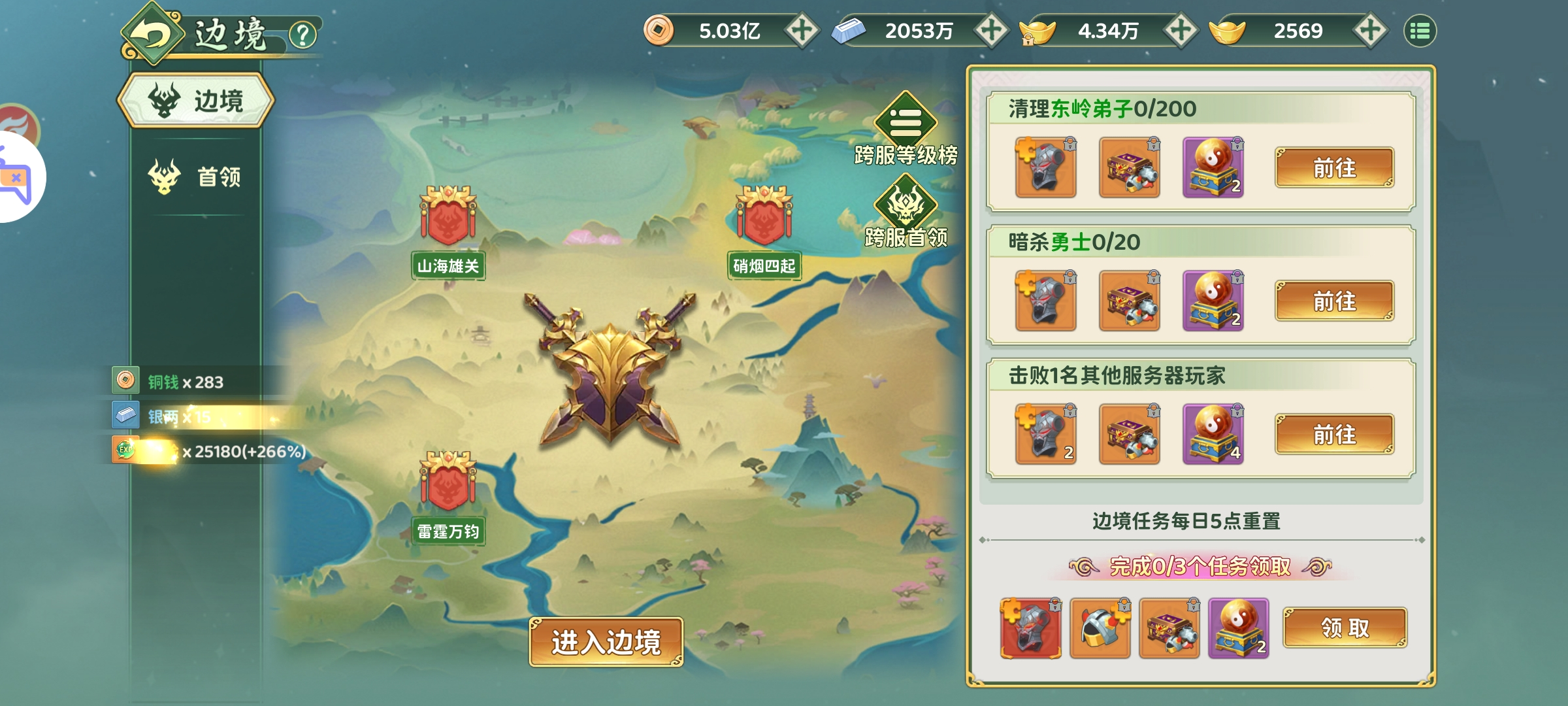Inspect the yellow helmet reward in bottom row
1568x706 pixels.
click(x=1100, y=628)
